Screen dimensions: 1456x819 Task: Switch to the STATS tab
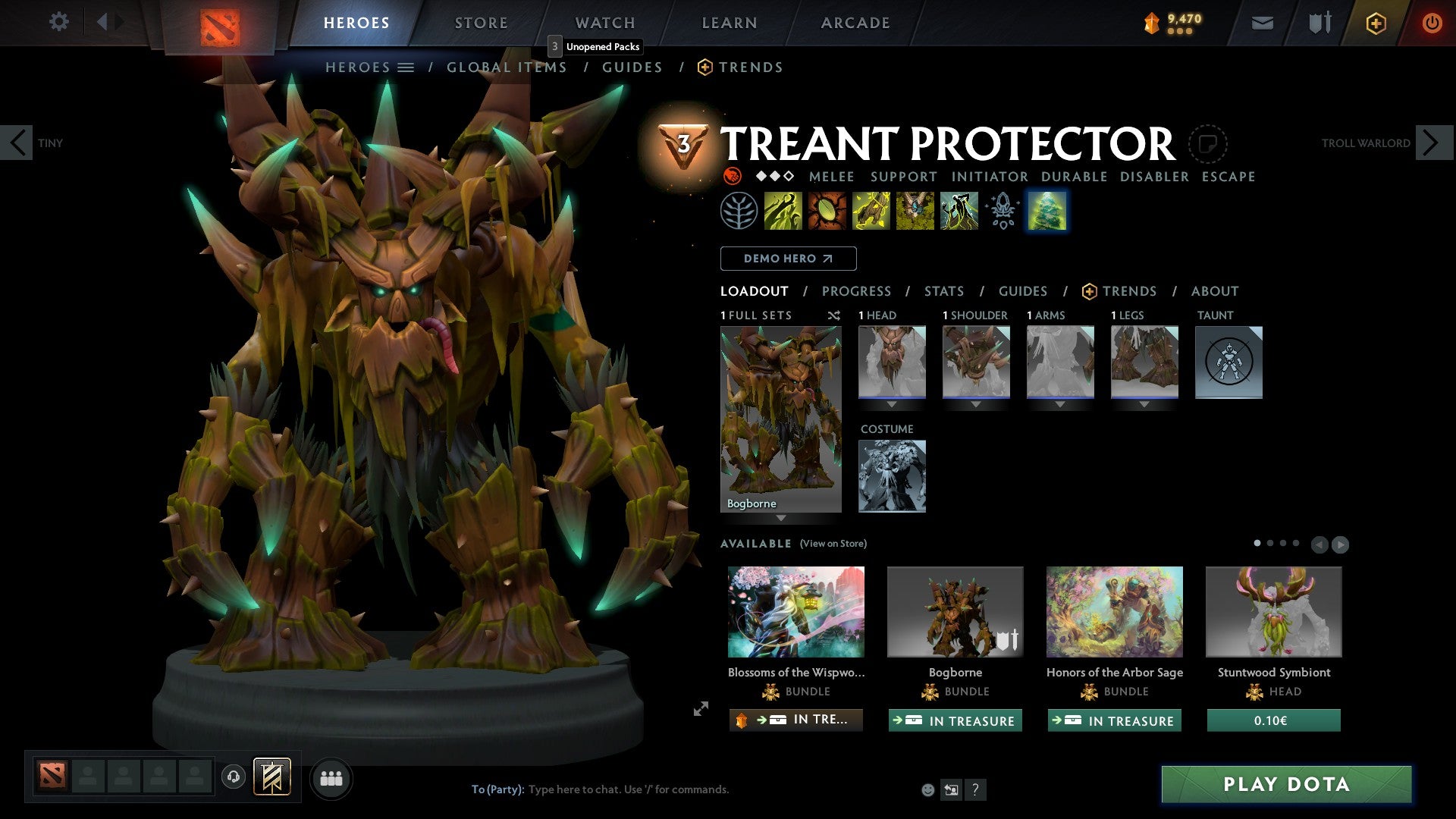click(x=943, y=290)
